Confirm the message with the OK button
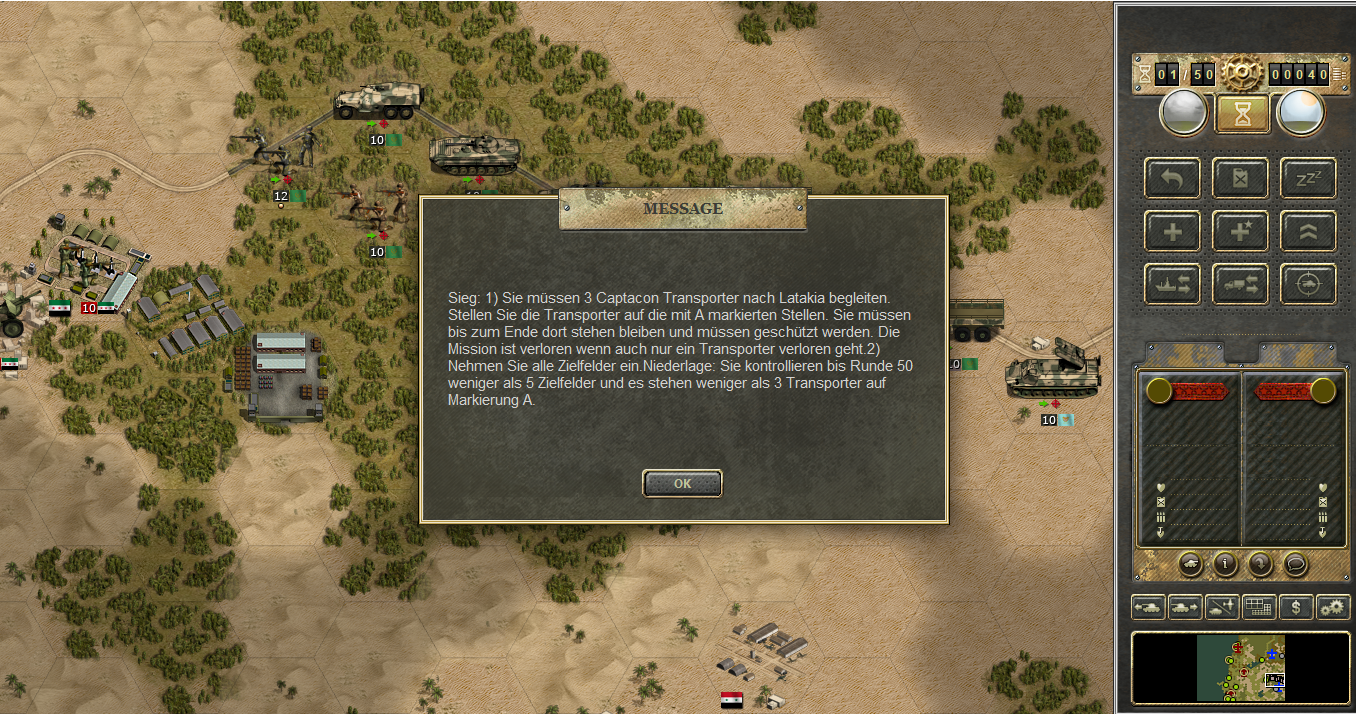 pos(682,483)
